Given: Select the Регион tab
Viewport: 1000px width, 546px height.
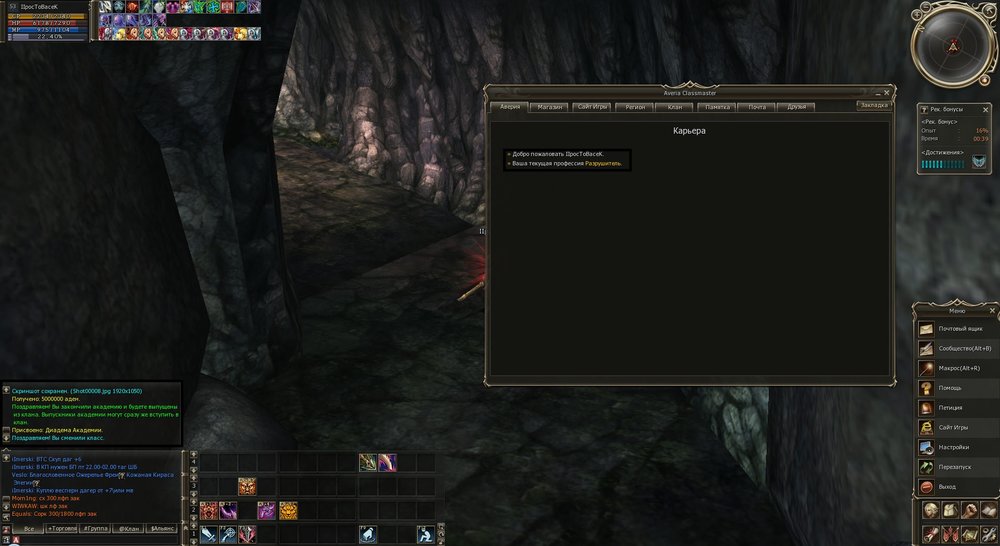Looking at the screenshot, I should [634, 106].
